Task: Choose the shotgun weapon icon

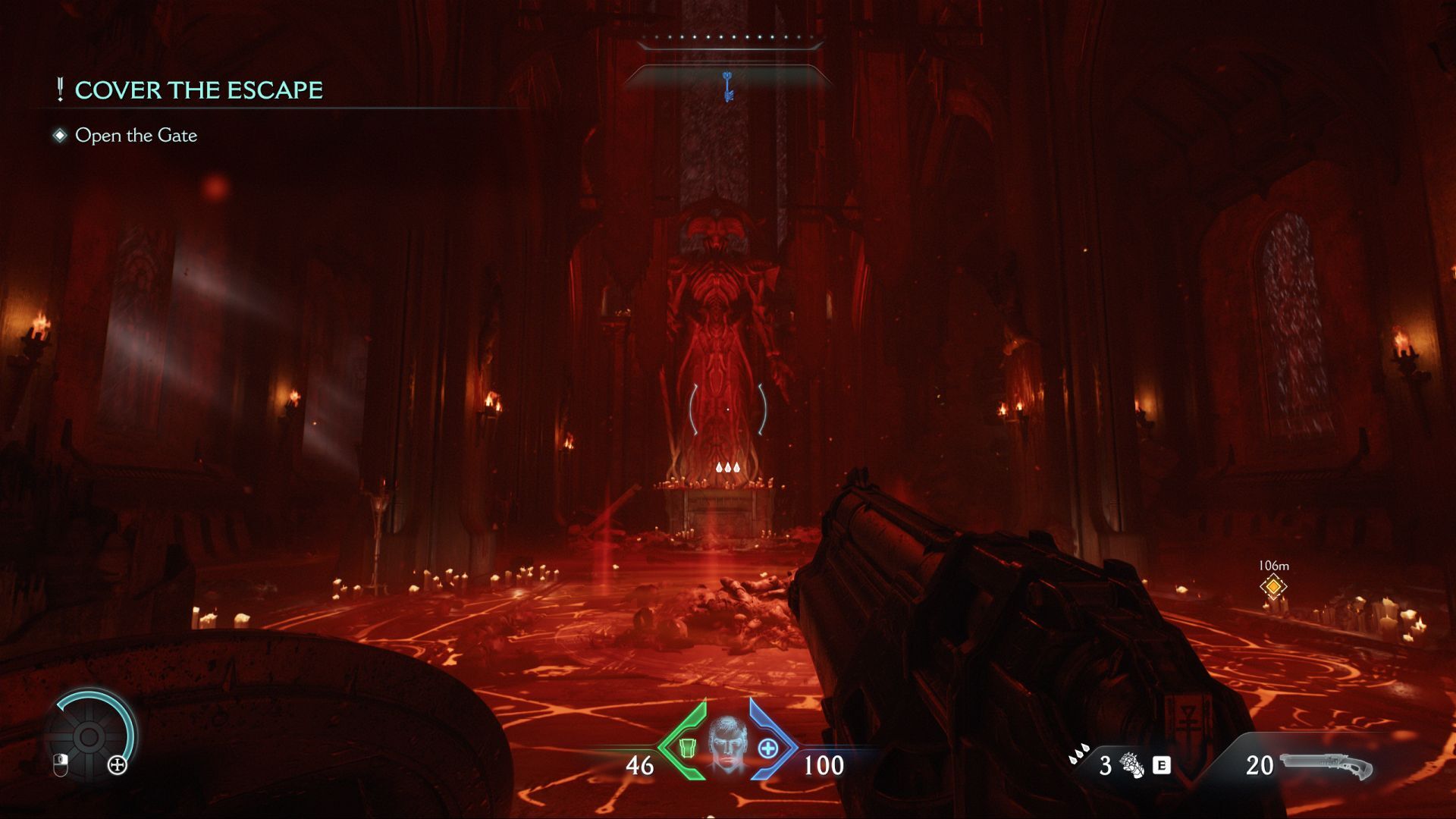Action: point(1327,766)
